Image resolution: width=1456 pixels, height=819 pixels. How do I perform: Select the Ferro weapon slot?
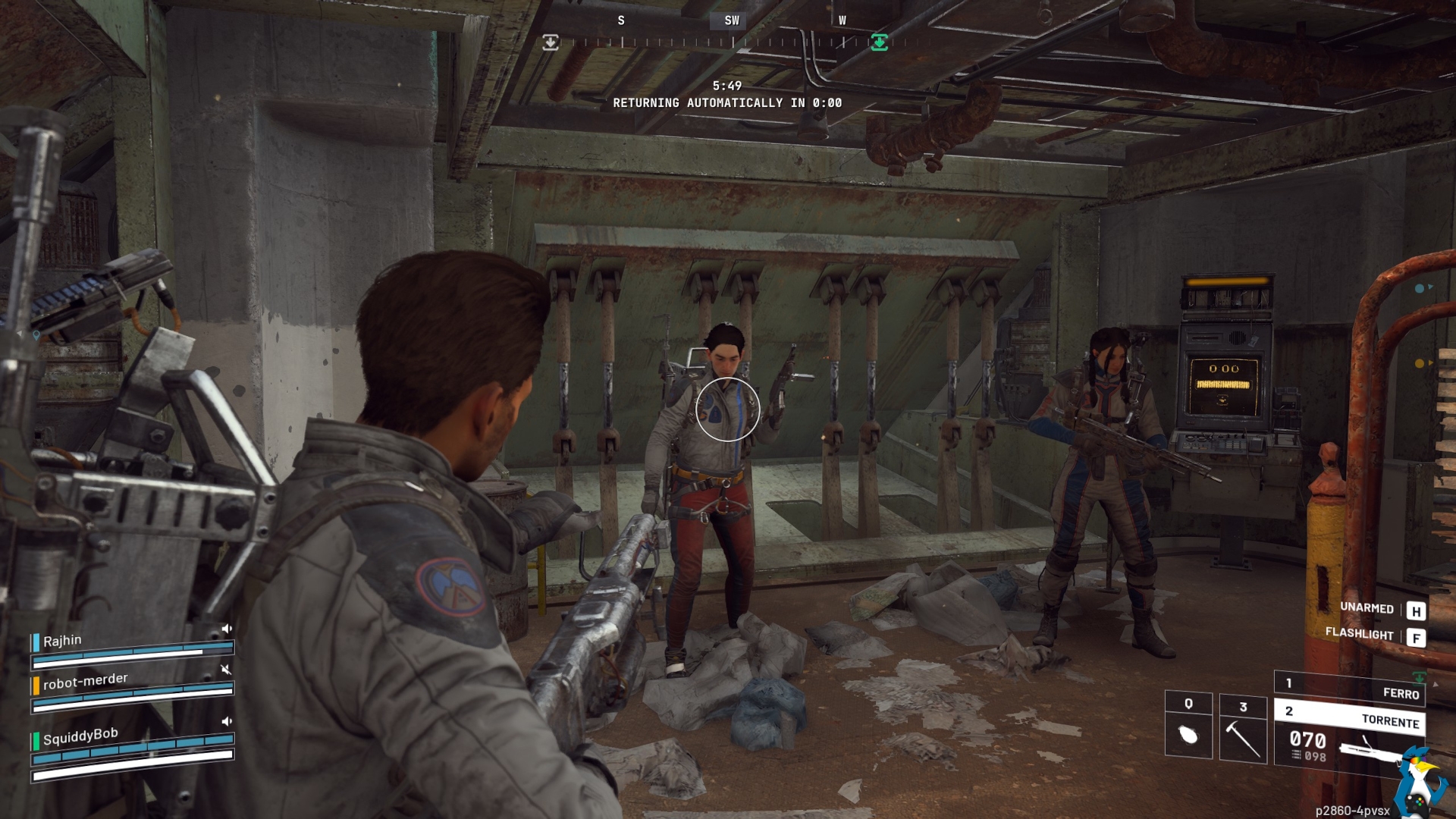point(1348,689)
